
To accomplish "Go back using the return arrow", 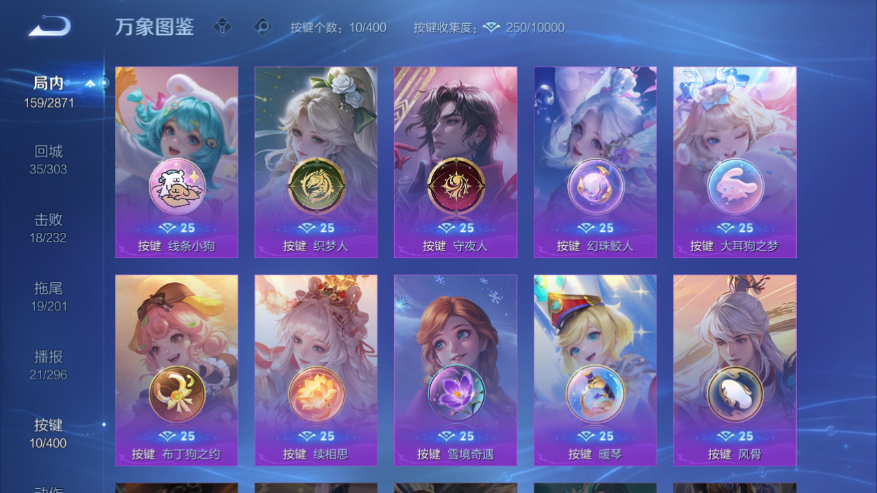I will pyautogui.click(x=48, y=27).
